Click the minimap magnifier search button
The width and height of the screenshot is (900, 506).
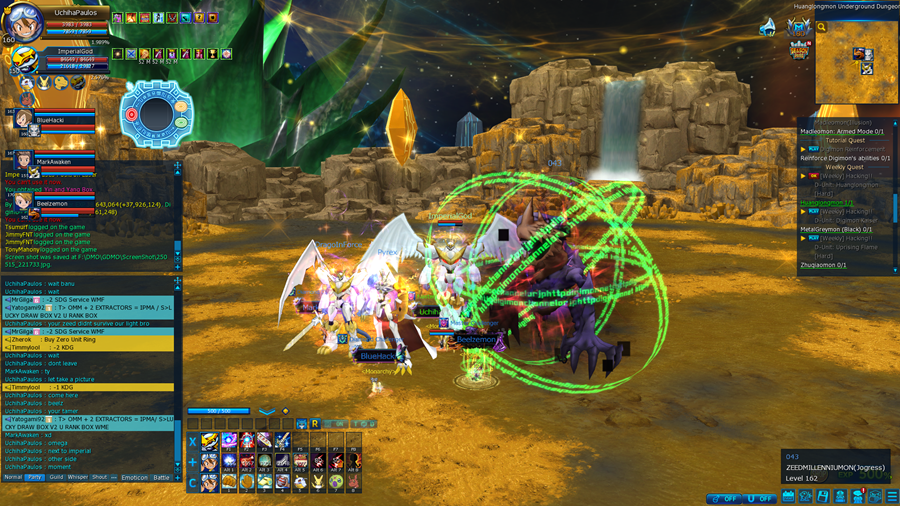click(822, 28)
